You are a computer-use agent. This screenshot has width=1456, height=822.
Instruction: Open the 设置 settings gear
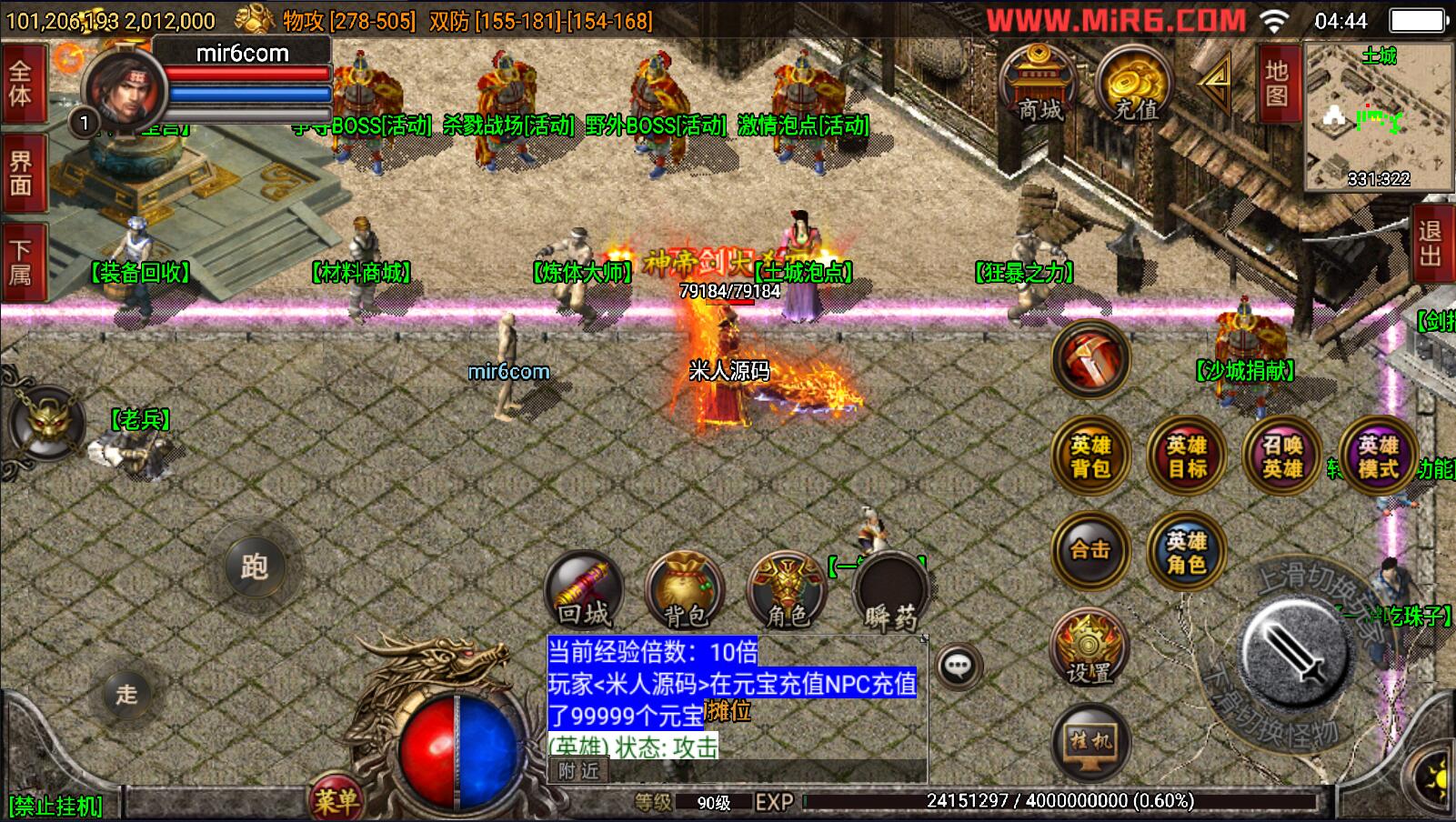pyautogui.click(x=1089, y=647)
